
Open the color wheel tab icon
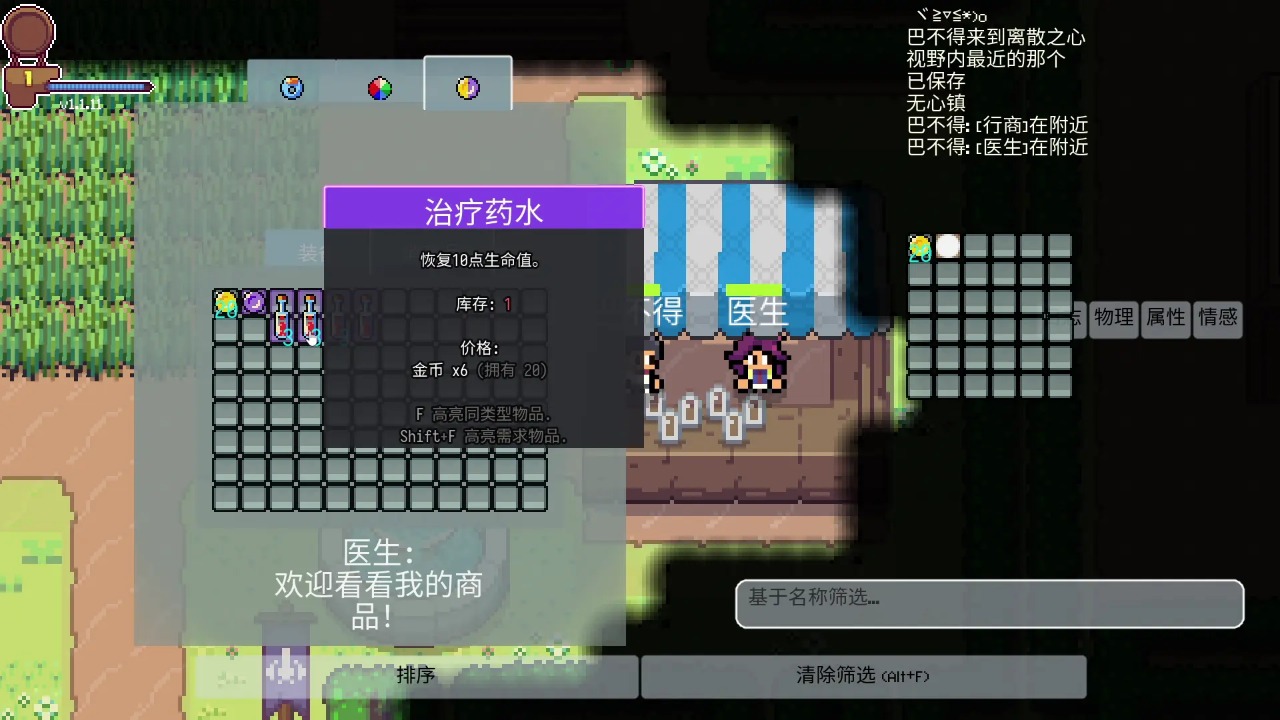(x=378, y=87)
